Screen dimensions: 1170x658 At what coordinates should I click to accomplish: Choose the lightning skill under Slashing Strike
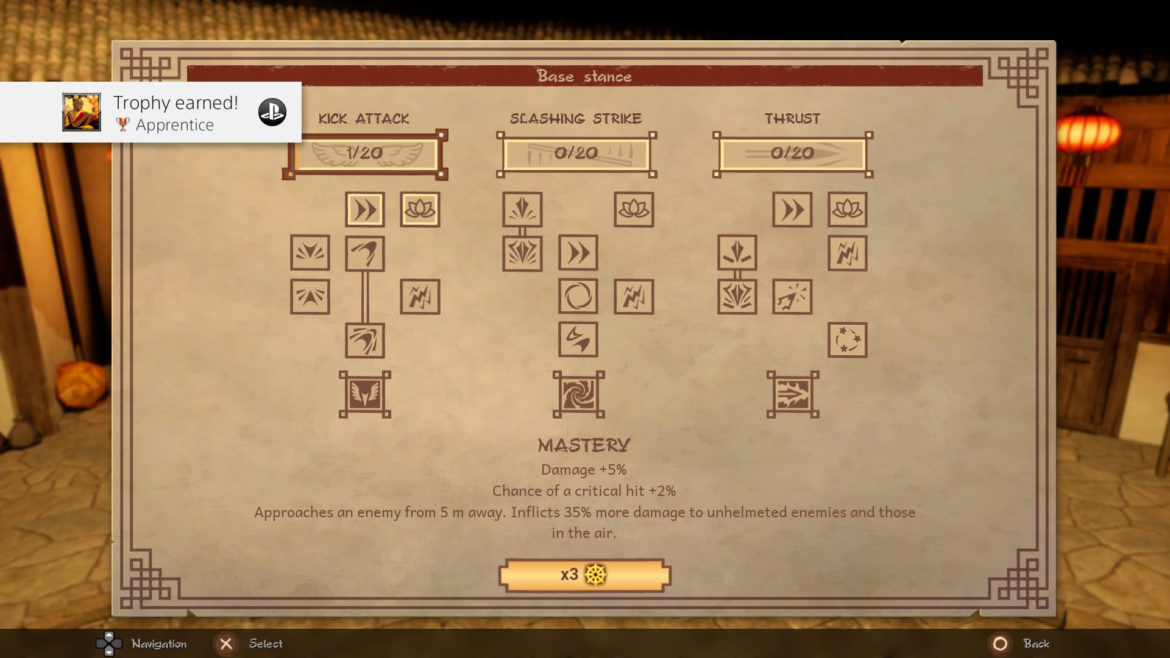[634, 297]
